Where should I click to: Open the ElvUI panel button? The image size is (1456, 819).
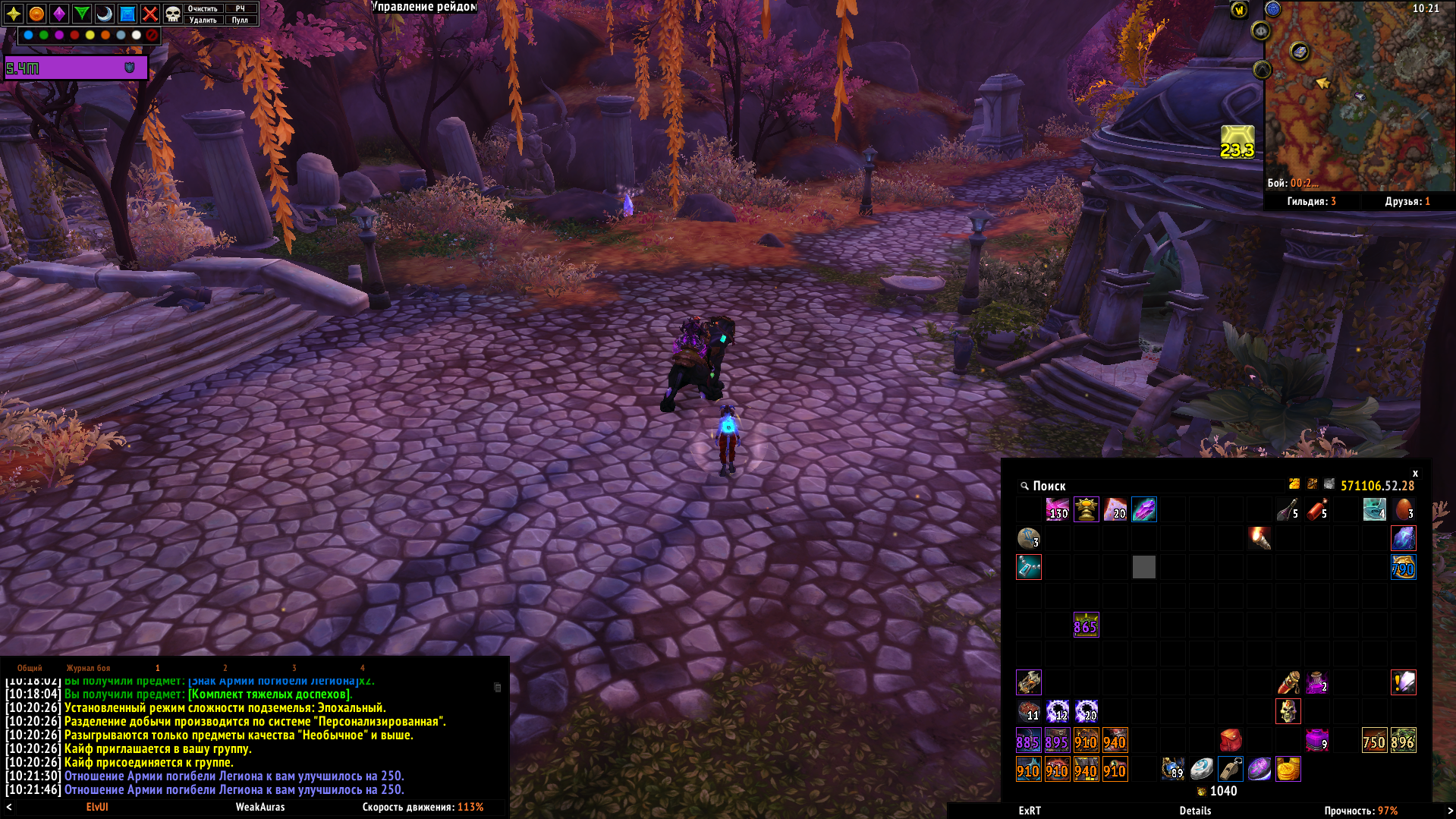point(97,807)
